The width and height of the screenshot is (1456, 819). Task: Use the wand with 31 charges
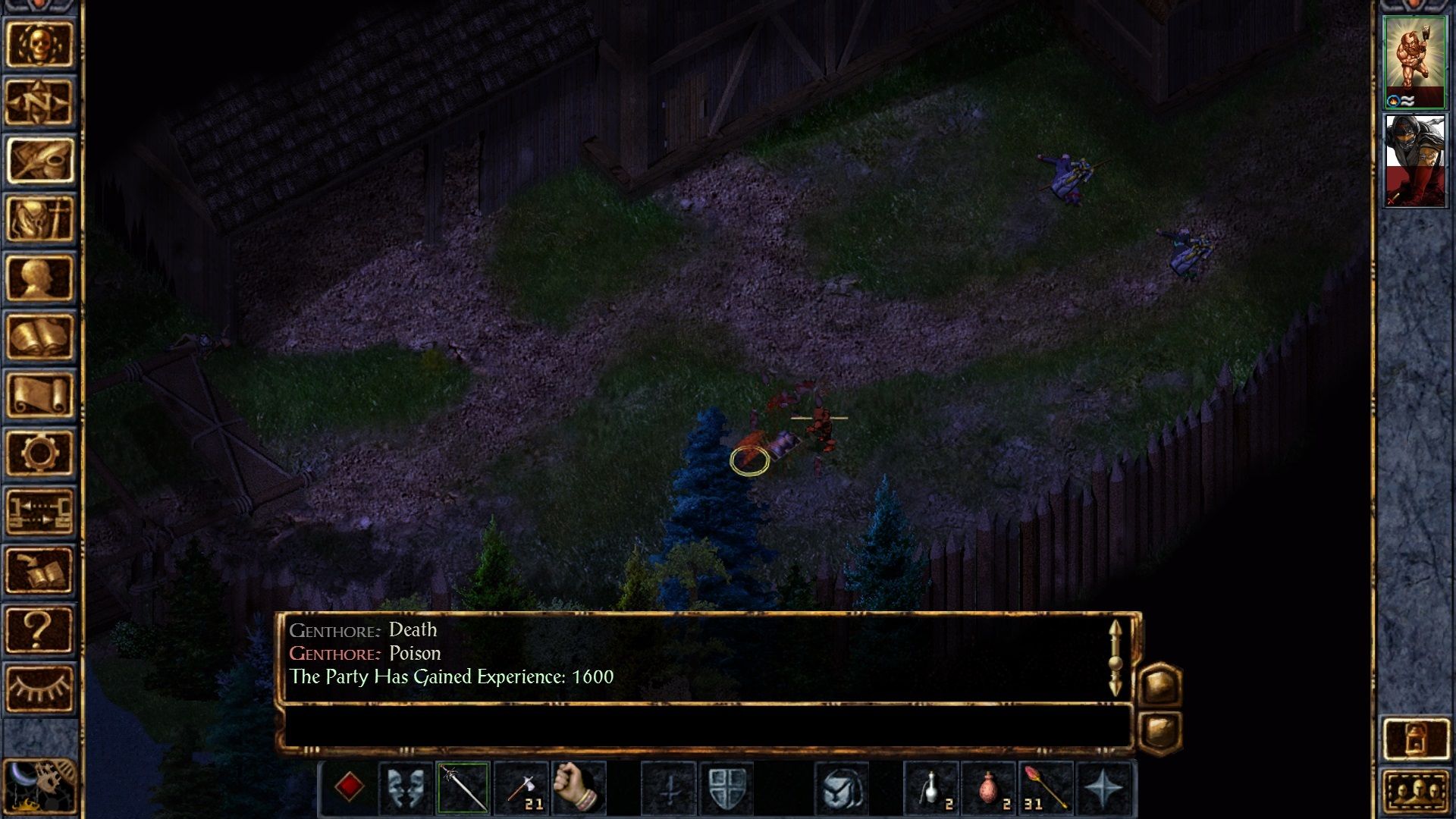(x=1046, y=787)
